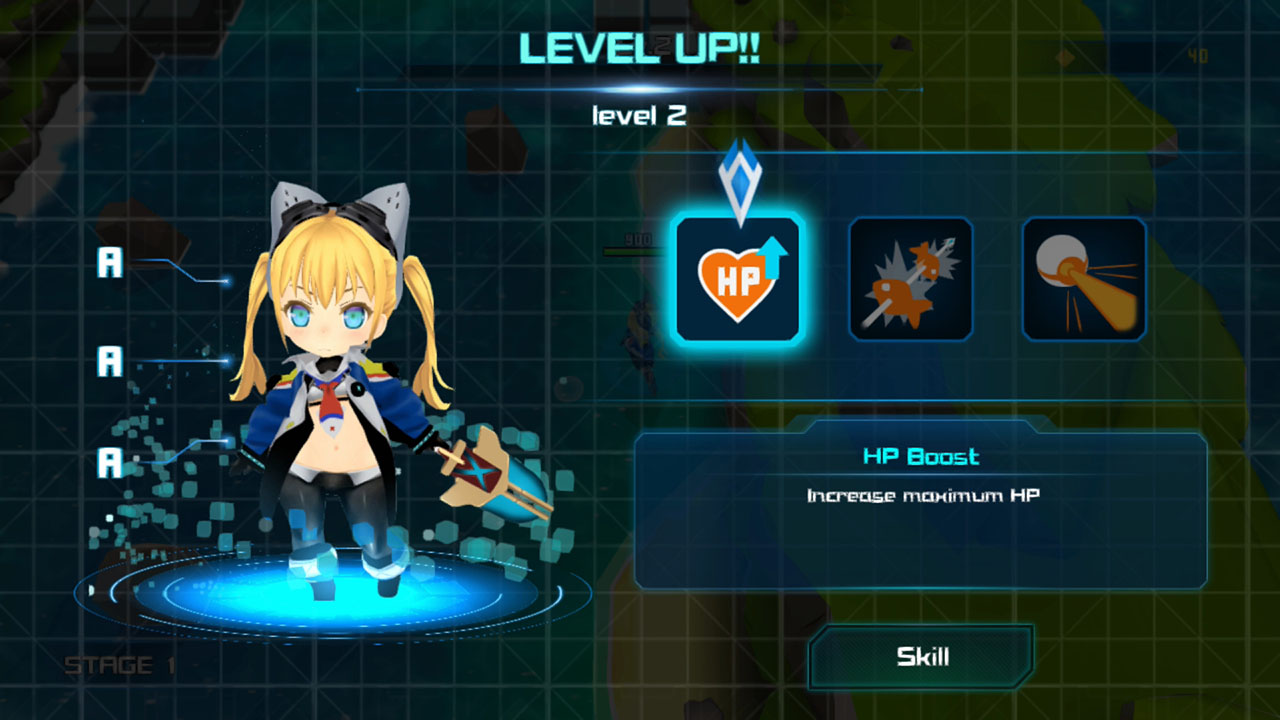
Task: Click the LEVEL UP!! title banner
Action: (x=638, y=46)
